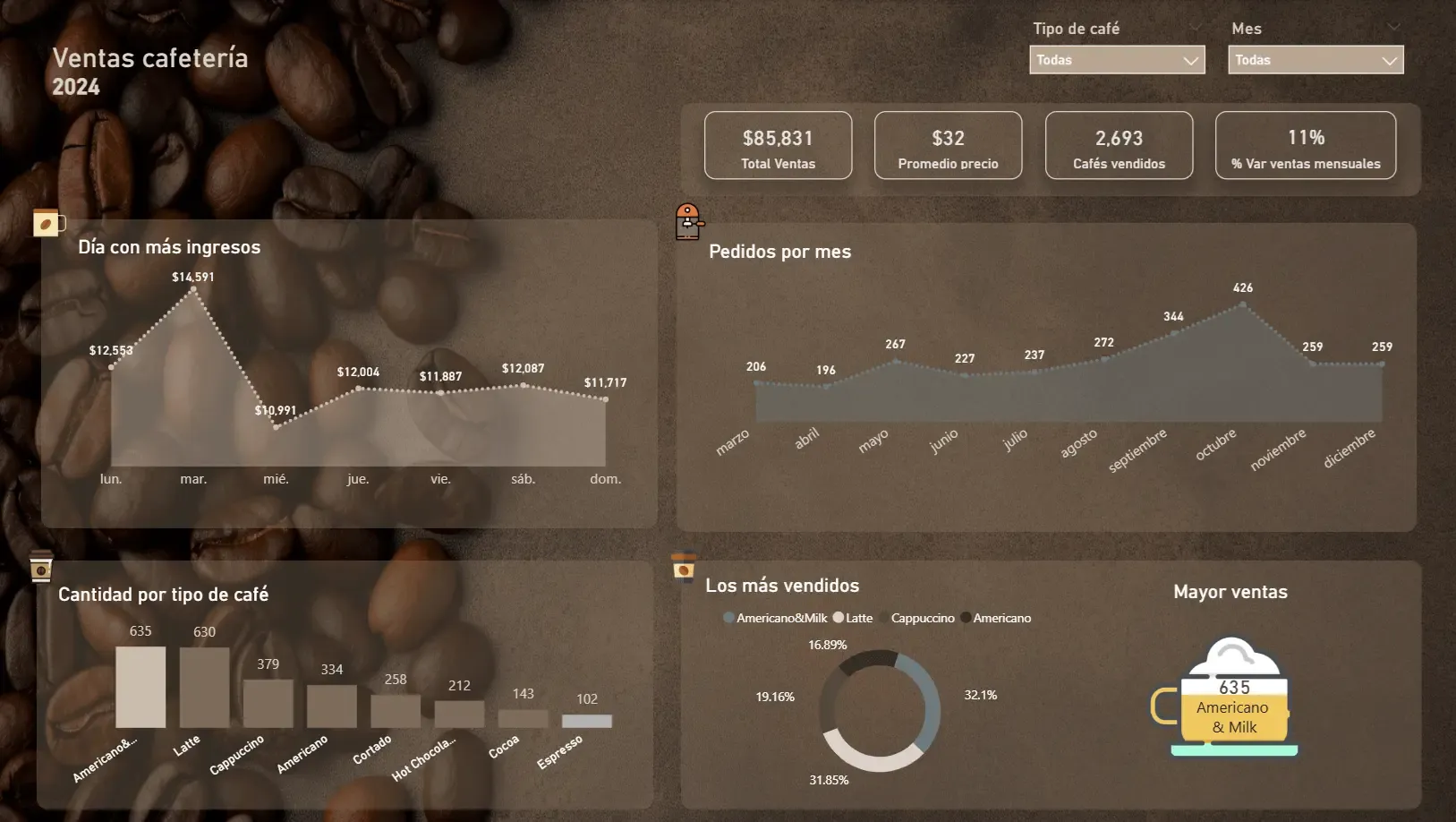This screenshot has height=822, width=1456.
Task: Toggle "Latte" in the donut chart legend
Action: click(x=853, y=617)
